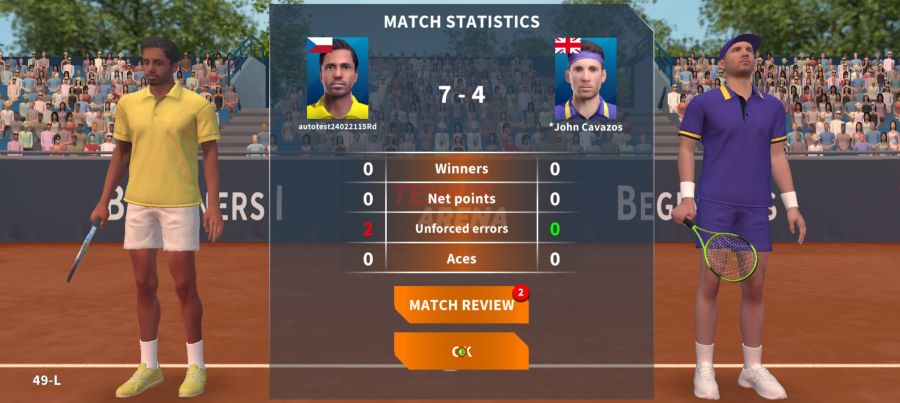900x403 pixels.
Task: Select John Cavazos's player portrait
Action: click(x=585, y=80)
